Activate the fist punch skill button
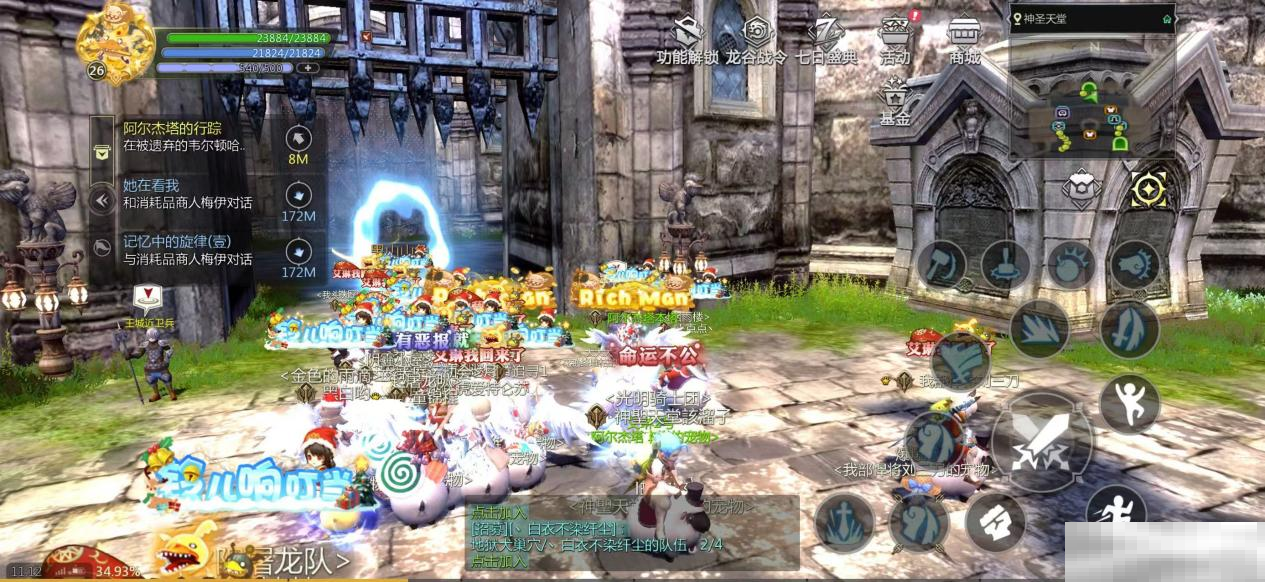The width and height of the screenshot is (1265, 582). pyautogui.click(x=1135, y=264)
